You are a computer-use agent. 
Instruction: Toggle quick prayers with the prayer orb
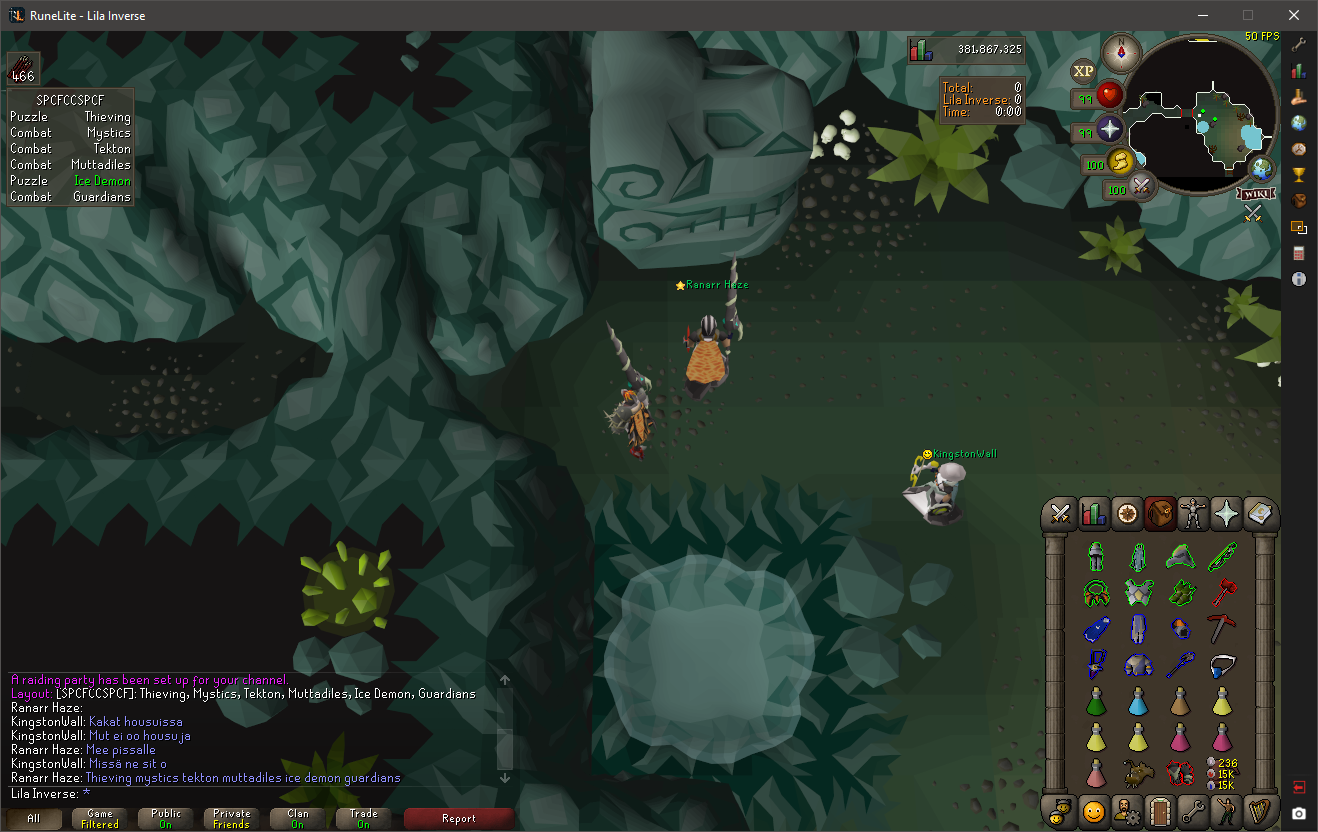(x=1109, y=130)
